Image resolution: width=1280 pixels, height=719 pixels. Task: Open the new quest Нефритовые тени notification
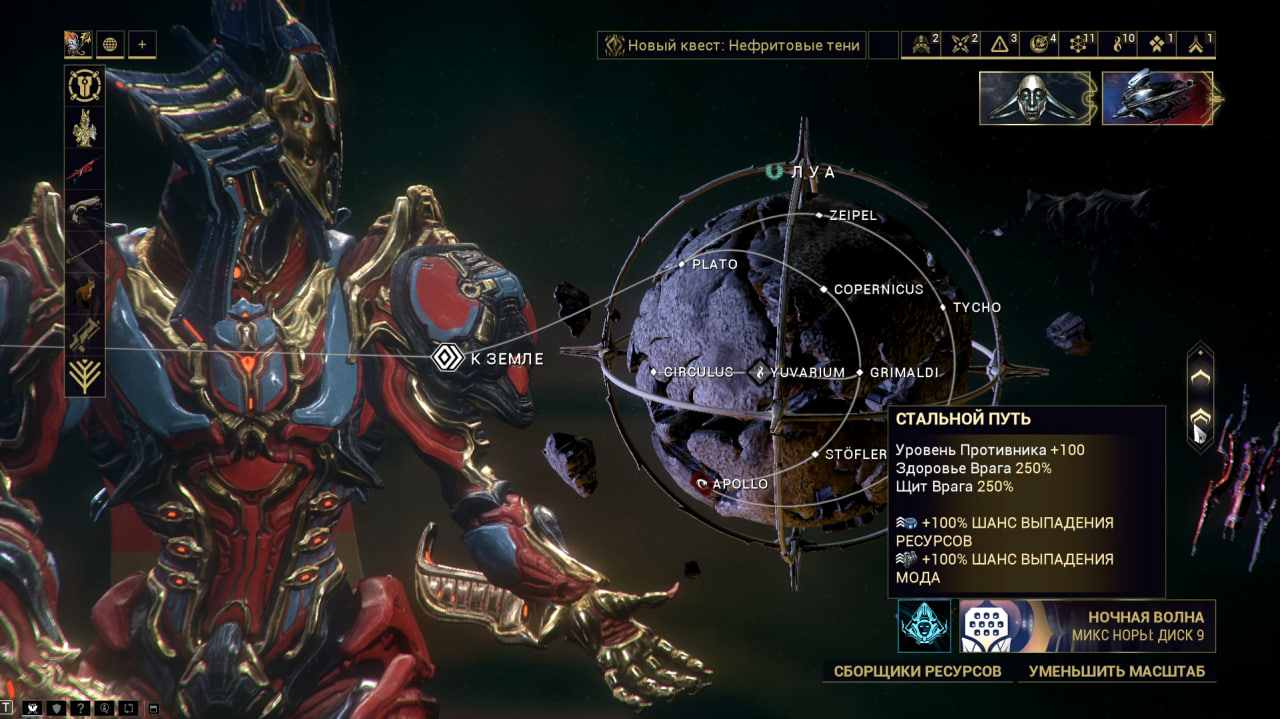[731, 45]
